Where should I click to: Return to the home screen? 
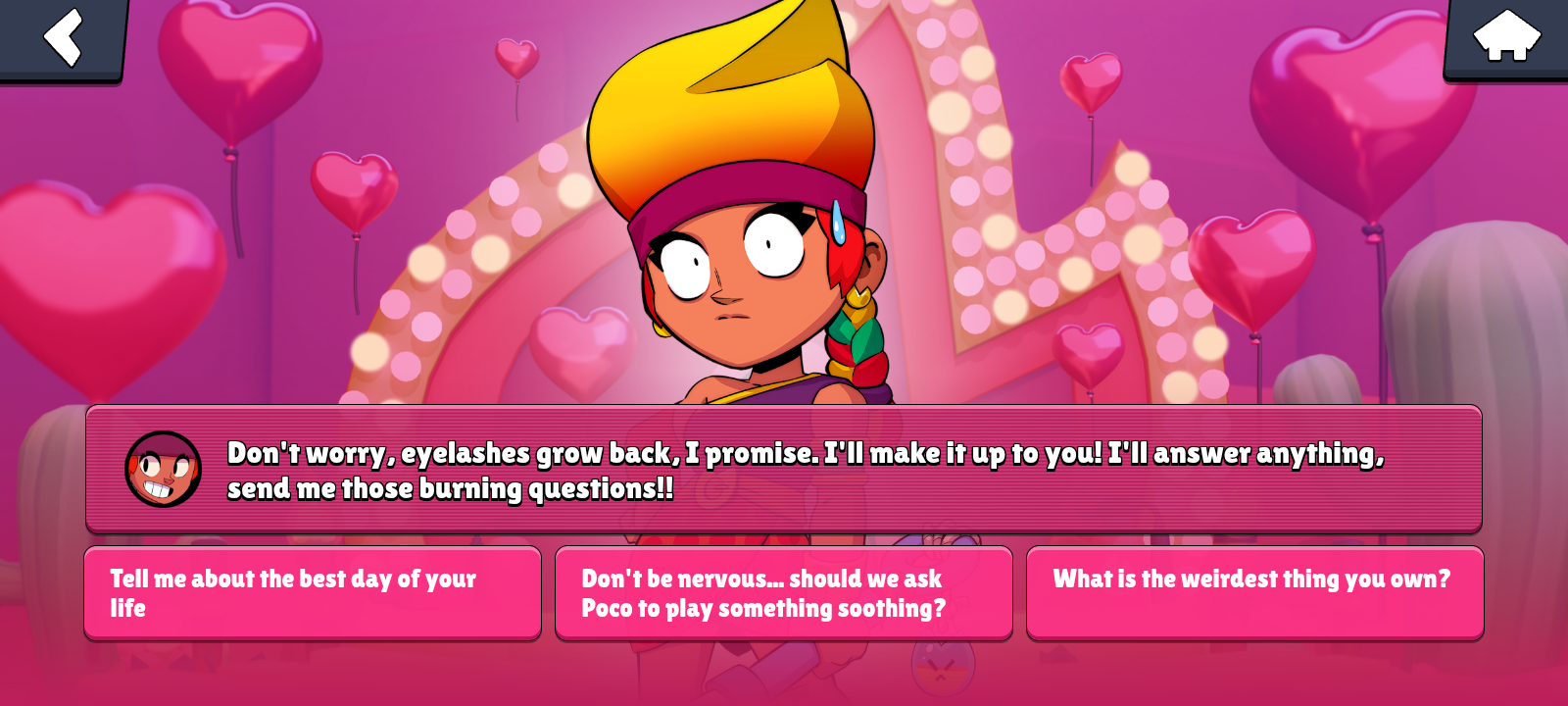pyautogui.click(x=1506, y=37)
